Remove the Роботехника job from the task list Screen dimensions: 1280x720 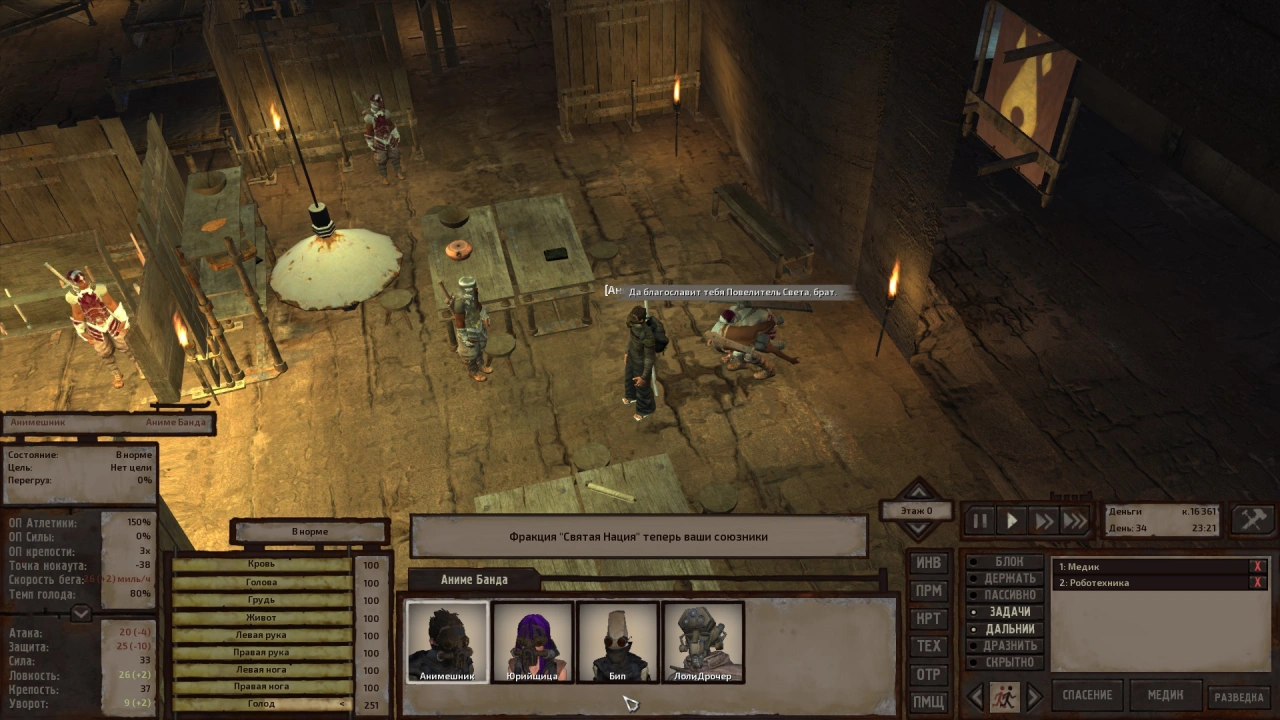[1257, 583]
